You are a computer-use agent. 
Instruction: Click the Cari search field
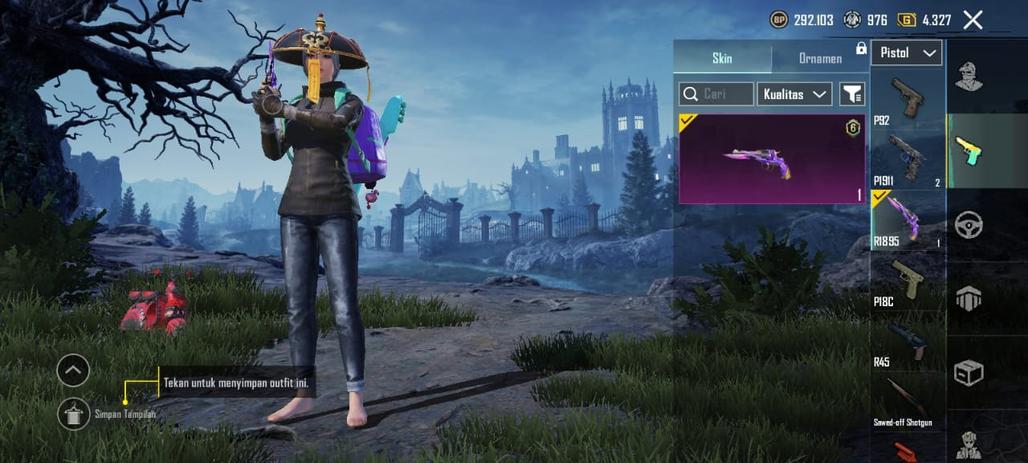tap(716, 94)
